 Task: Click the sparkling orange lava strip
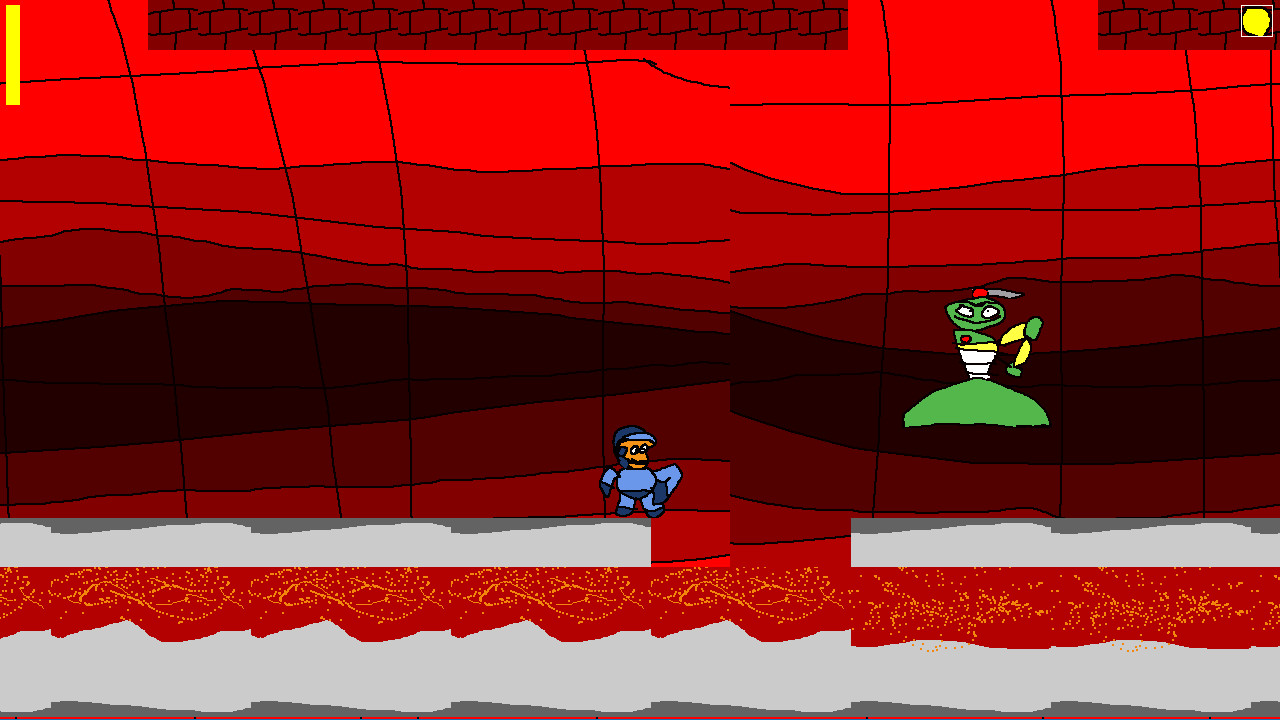point(300,595)
